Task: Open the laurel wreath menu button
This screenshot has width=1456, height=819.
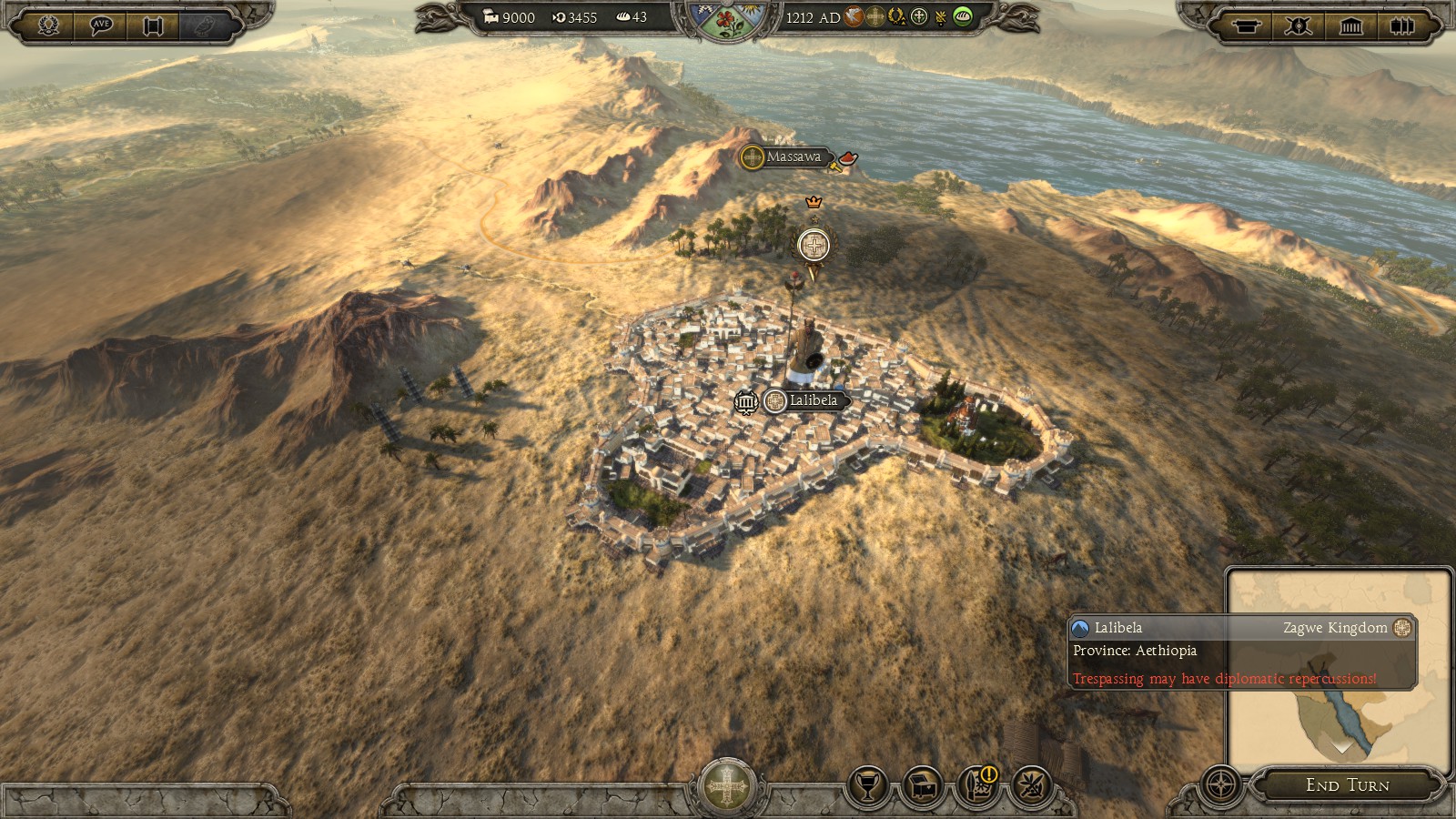Action: click(x=48, y=25)
